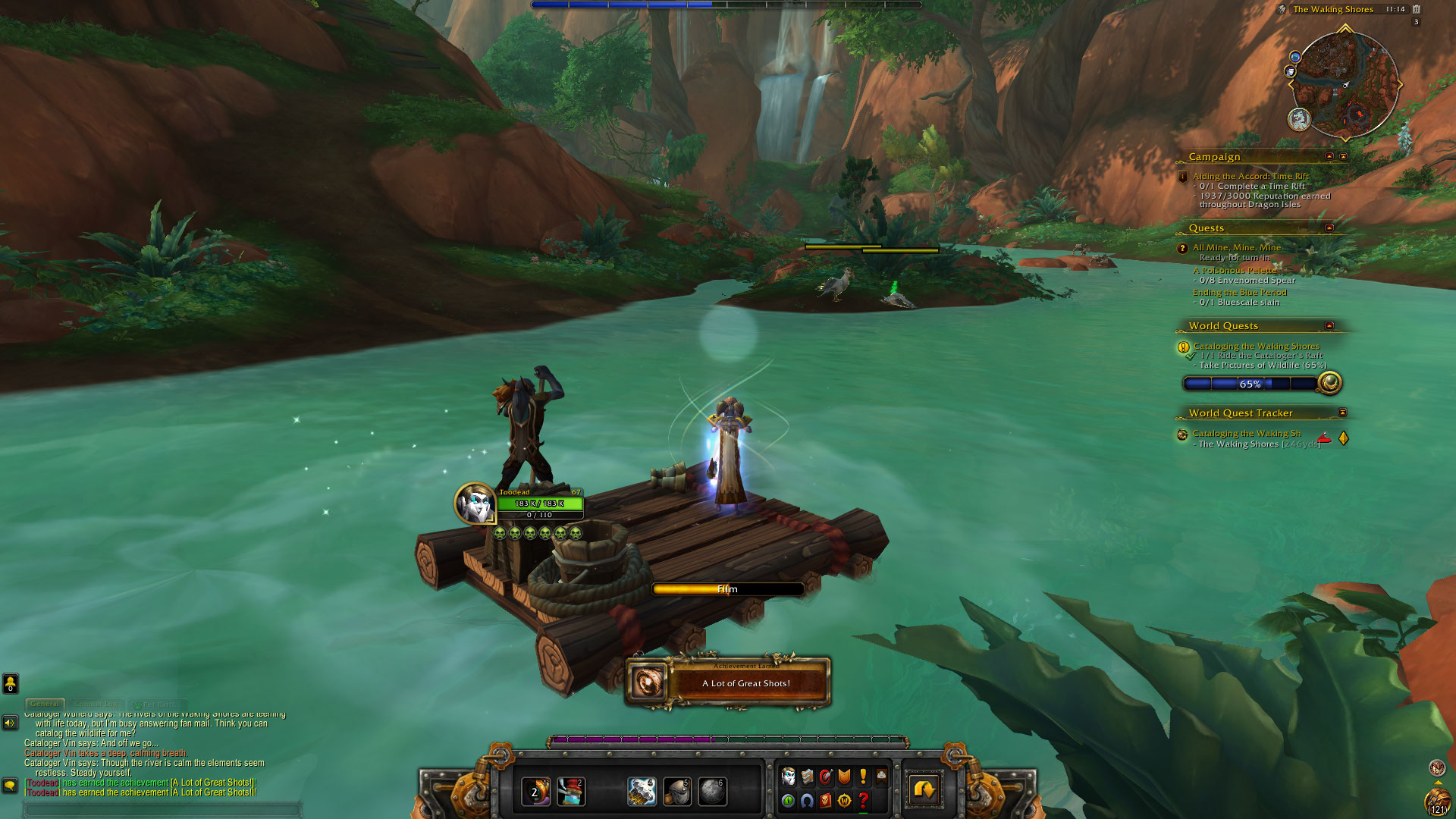The width and height of the screenshot is (1456, 819).
Task: Click the yellow Leave Vehicle arrow button
Action: tap(924, 790)
